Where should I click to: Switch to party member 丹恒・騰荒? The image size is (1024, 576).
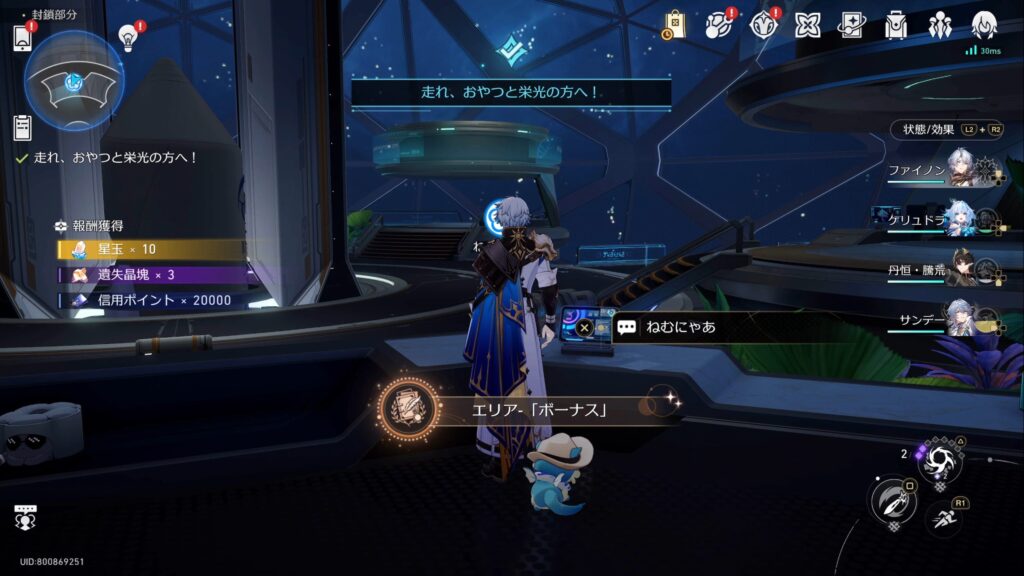[961, 268]
